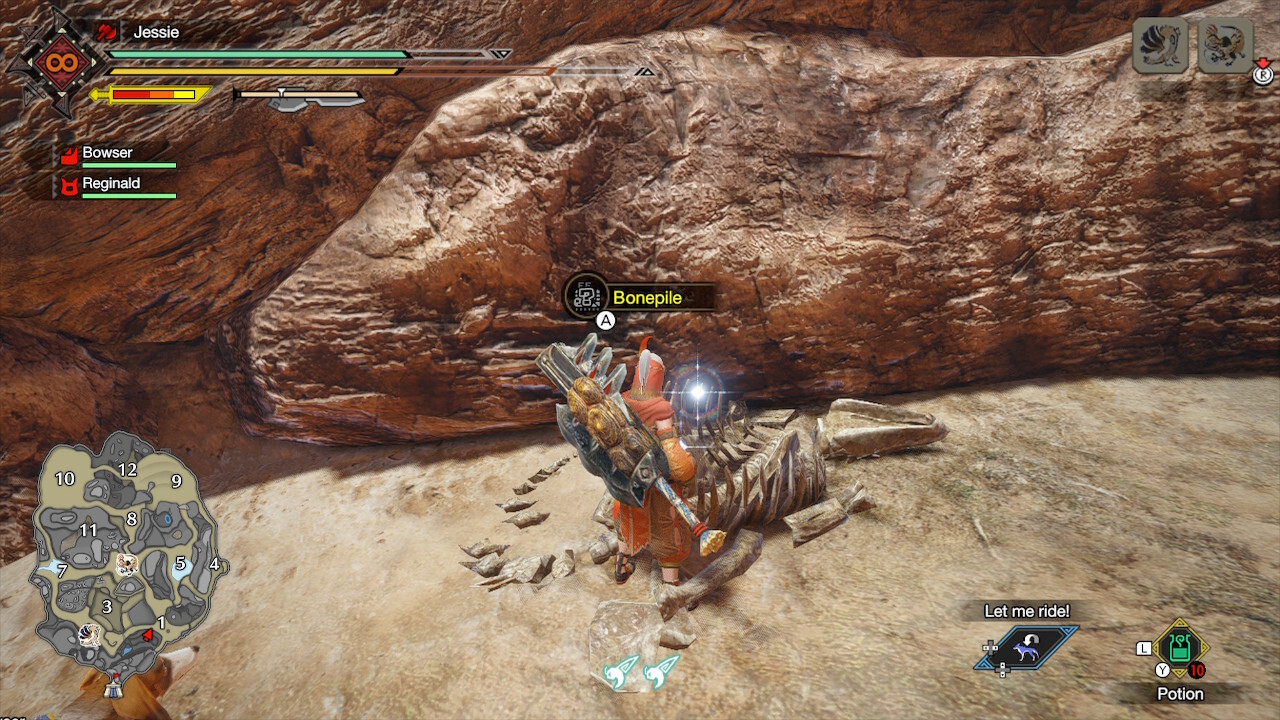The image size is (1280, 720).
Task: Choose the striped-tail monster target icon
Action: pyautogui.click(x=1161, y=46)
